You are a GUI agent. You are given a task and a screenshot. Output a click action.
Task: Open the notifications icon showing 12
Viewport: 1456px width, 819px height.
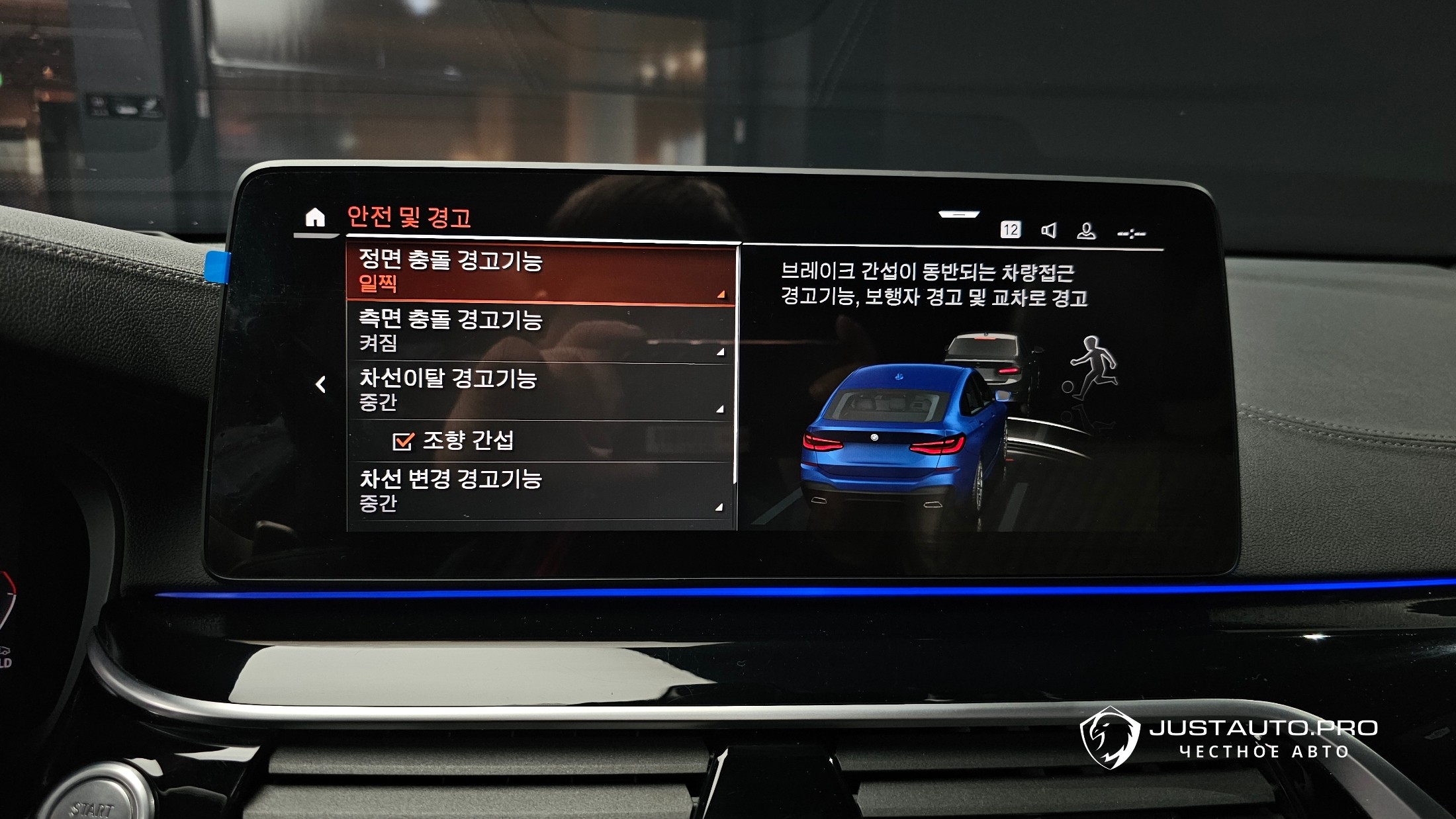[1010, 230]
